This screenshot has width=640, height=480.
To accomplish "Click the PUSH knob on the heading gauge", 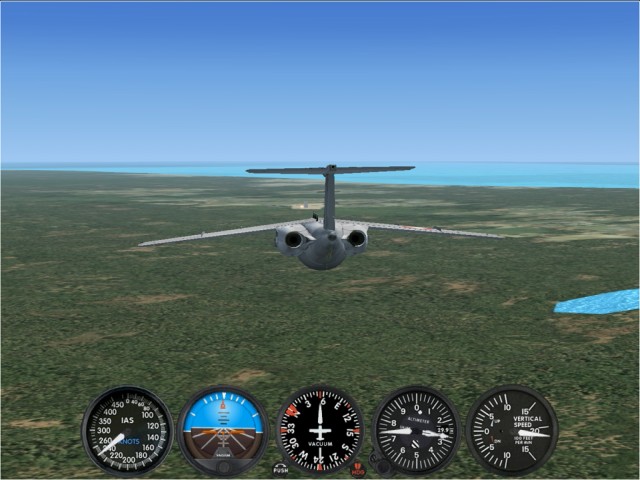I will pyautogui.click(x=281, y=468).
